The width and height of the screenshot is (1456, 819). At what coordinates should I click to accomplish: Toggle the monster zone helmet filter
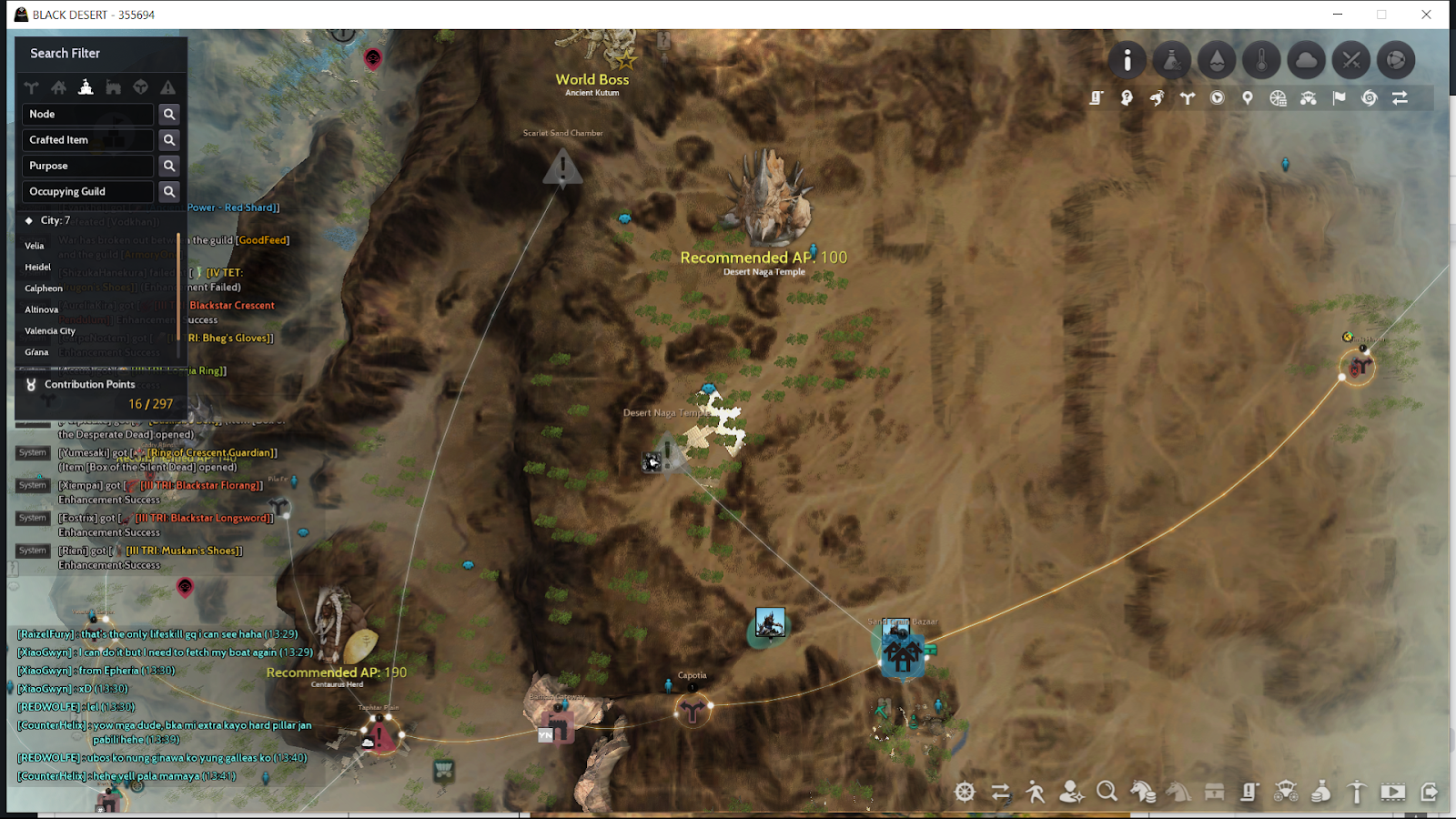tap(140, 87)
